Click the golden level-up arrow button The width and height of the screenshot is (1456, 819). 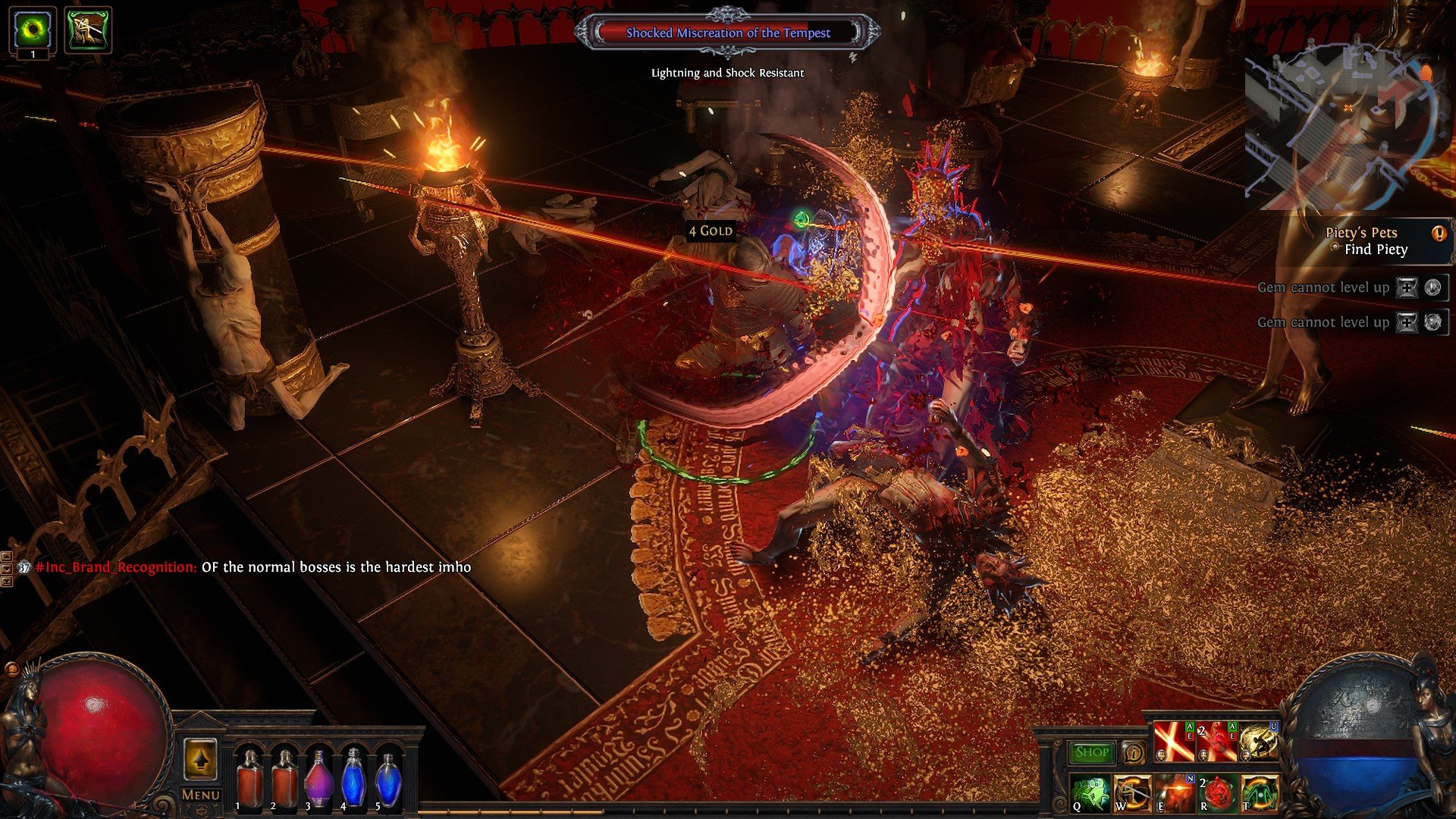pos(200,760)
